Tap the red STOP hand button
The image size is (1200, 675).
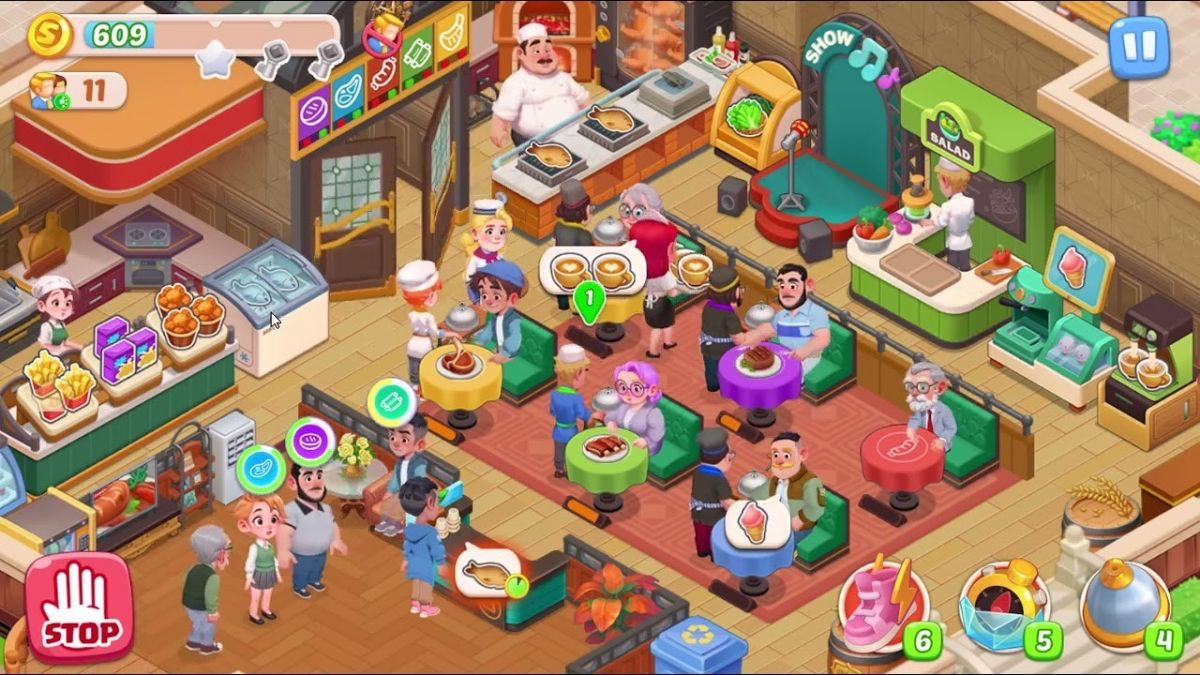(79, 607)
